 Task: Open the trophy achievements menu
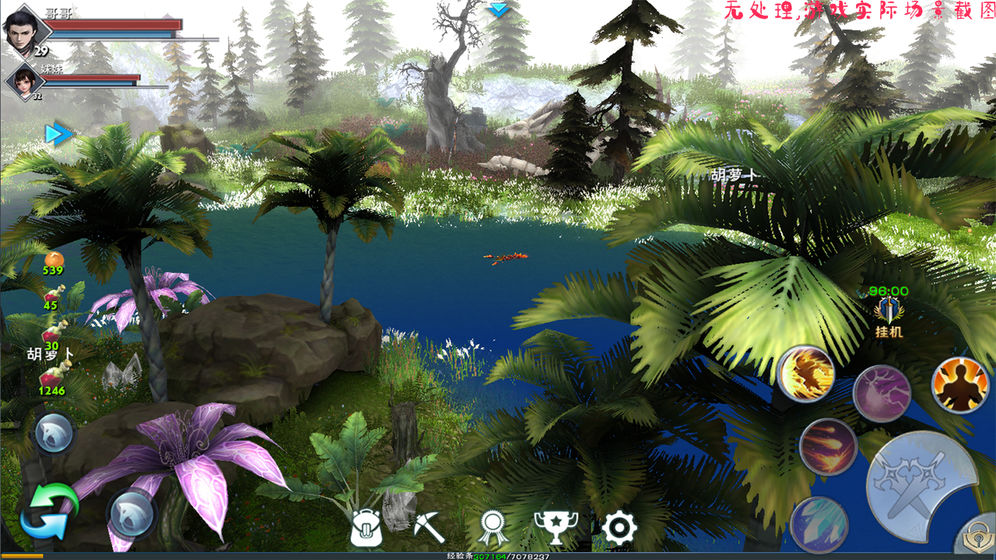click(x=555, y=526)
